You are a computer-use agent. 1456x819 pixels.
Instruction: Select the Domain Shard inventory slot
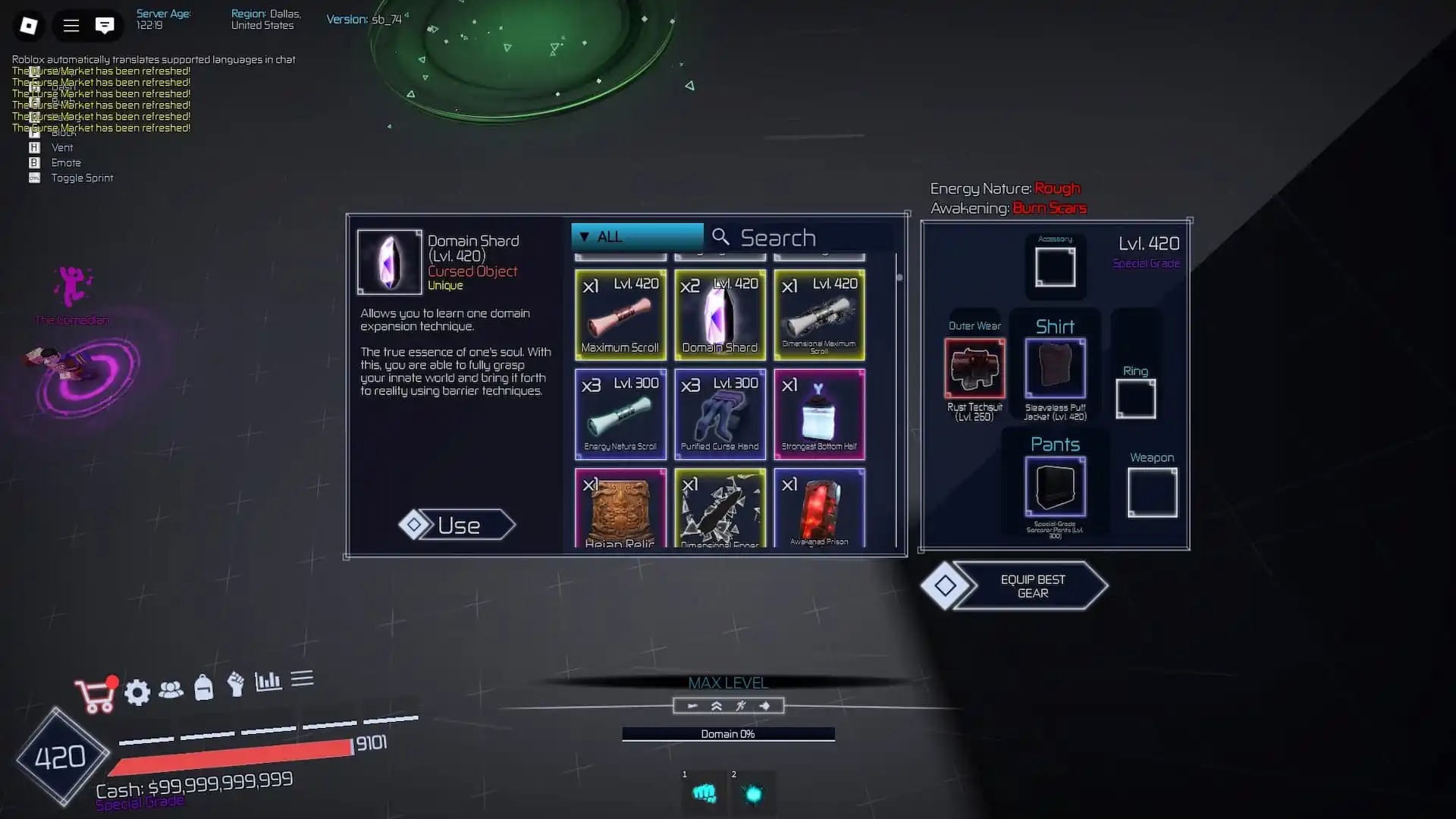tap(720, 315)
